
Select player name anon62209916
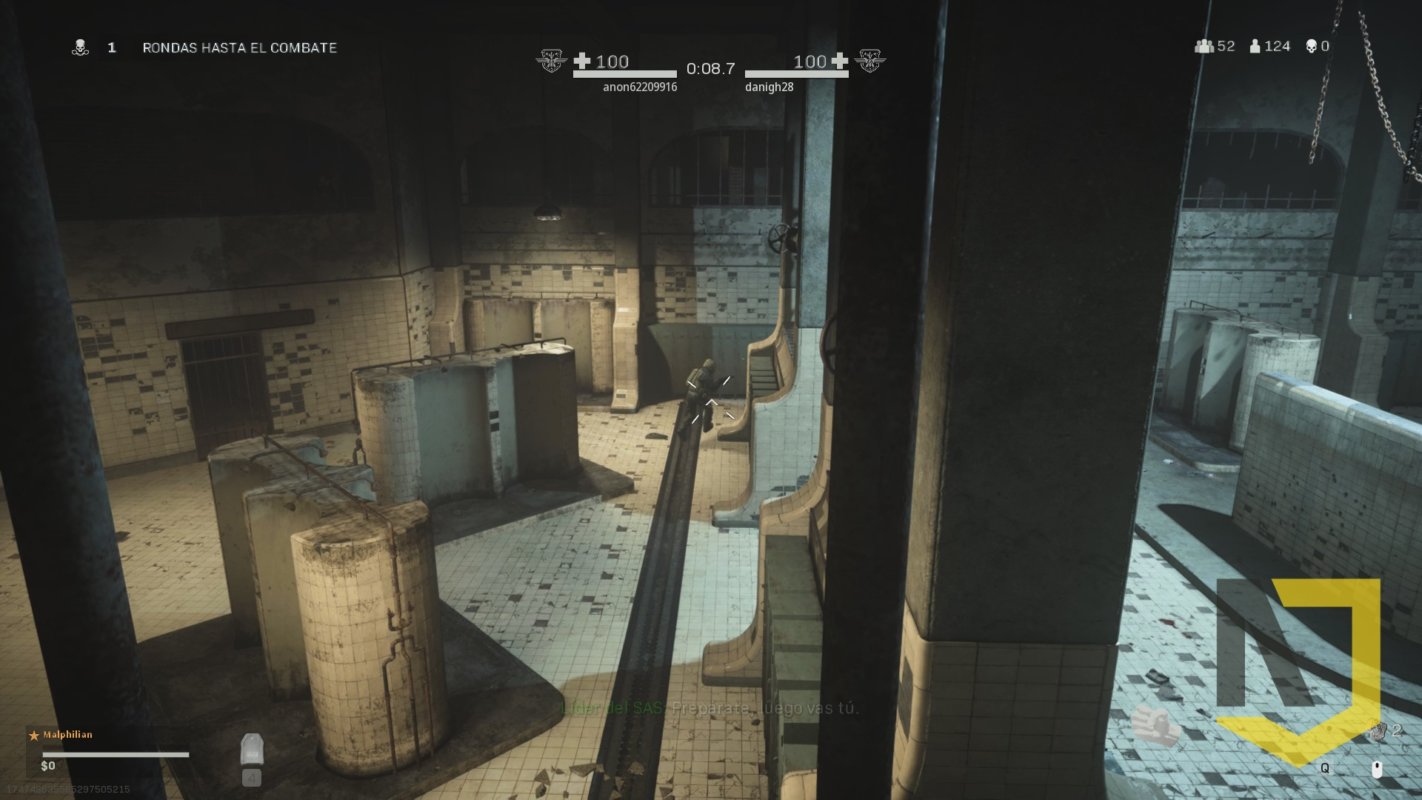640,87
